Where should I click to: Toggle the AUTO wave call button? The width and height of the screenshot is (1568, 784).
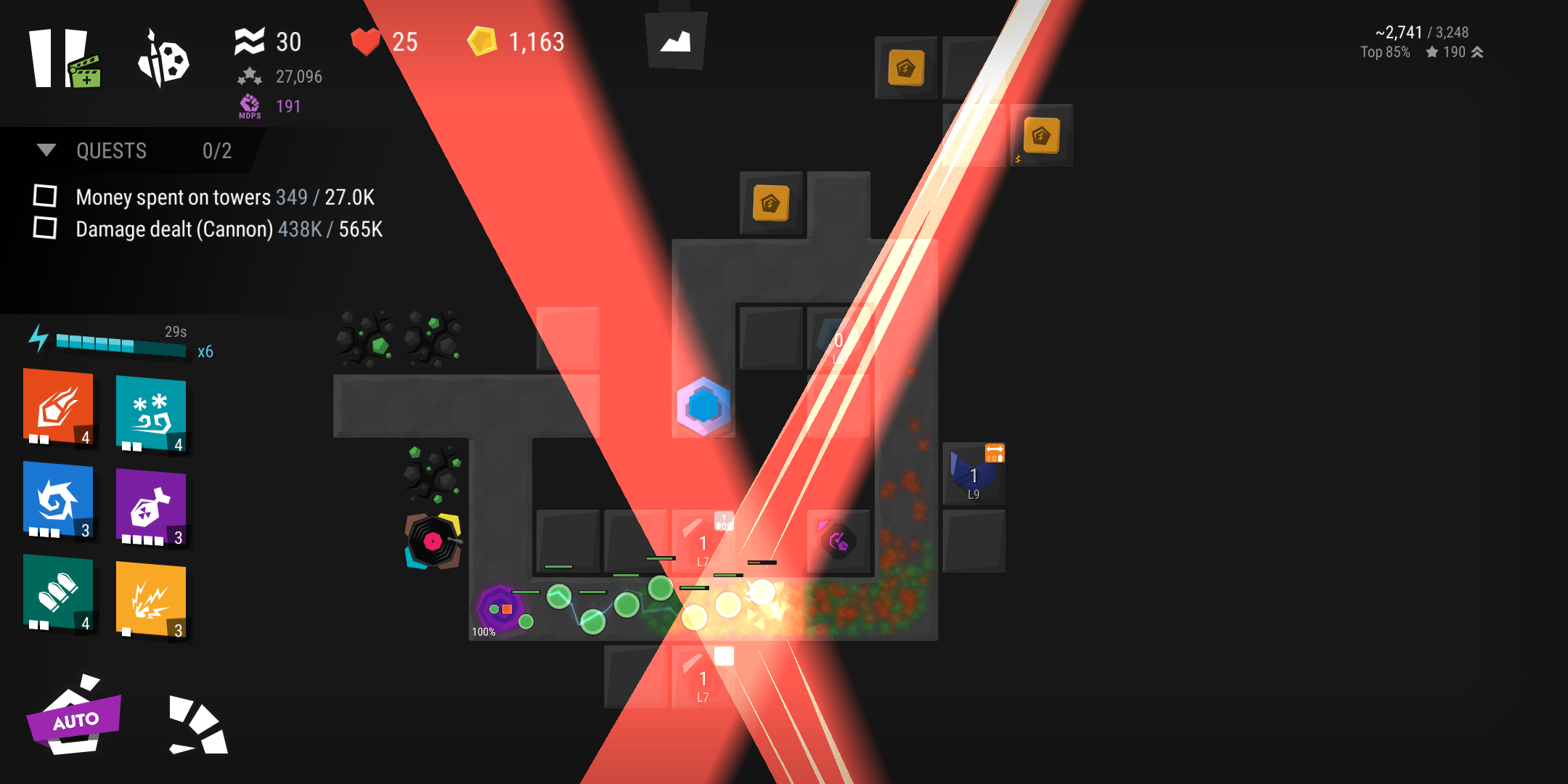point(74,719)
